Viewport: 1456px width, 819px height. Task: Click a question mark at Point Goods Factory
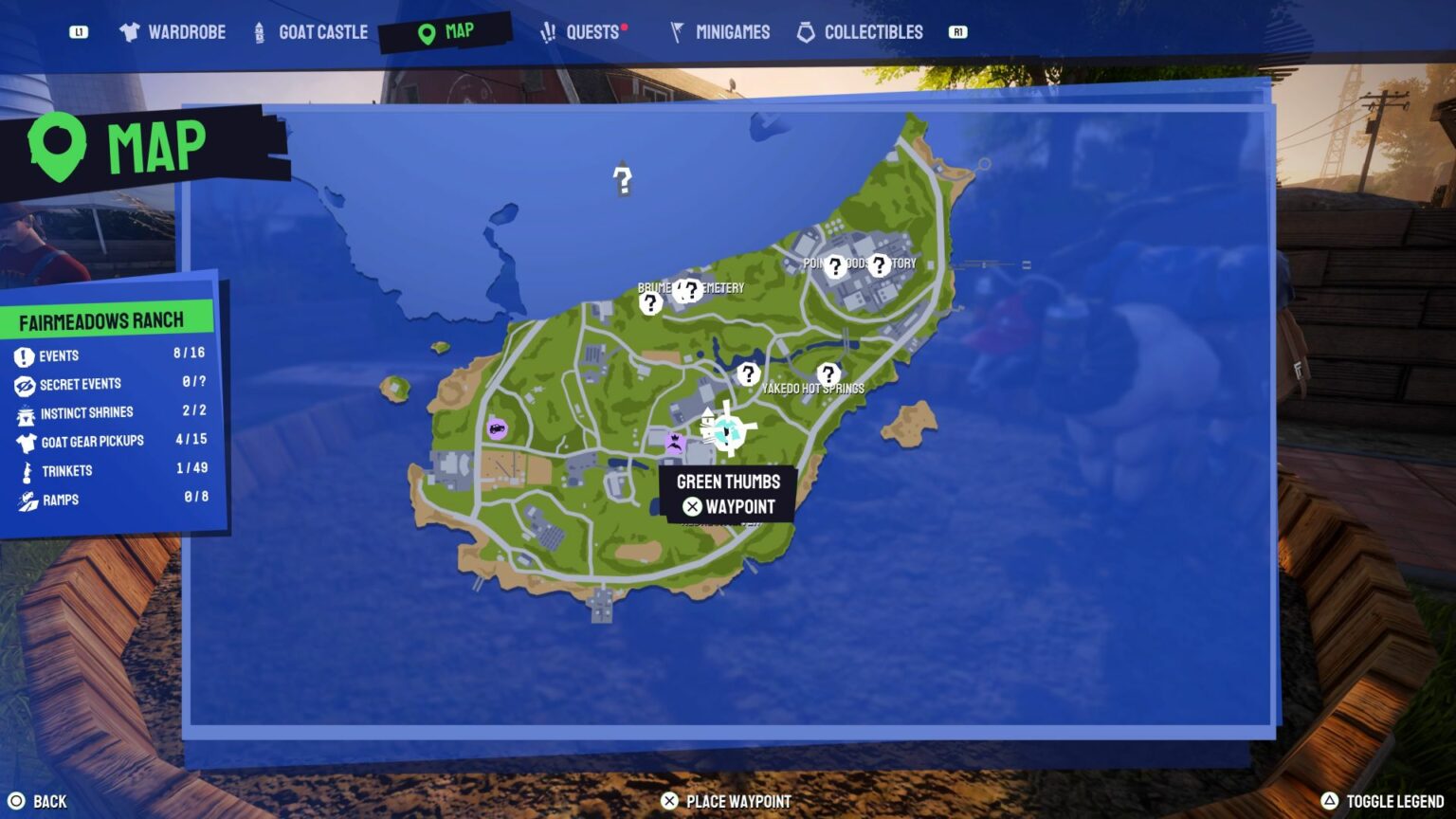pyautogui.click(x=834, y=266)
